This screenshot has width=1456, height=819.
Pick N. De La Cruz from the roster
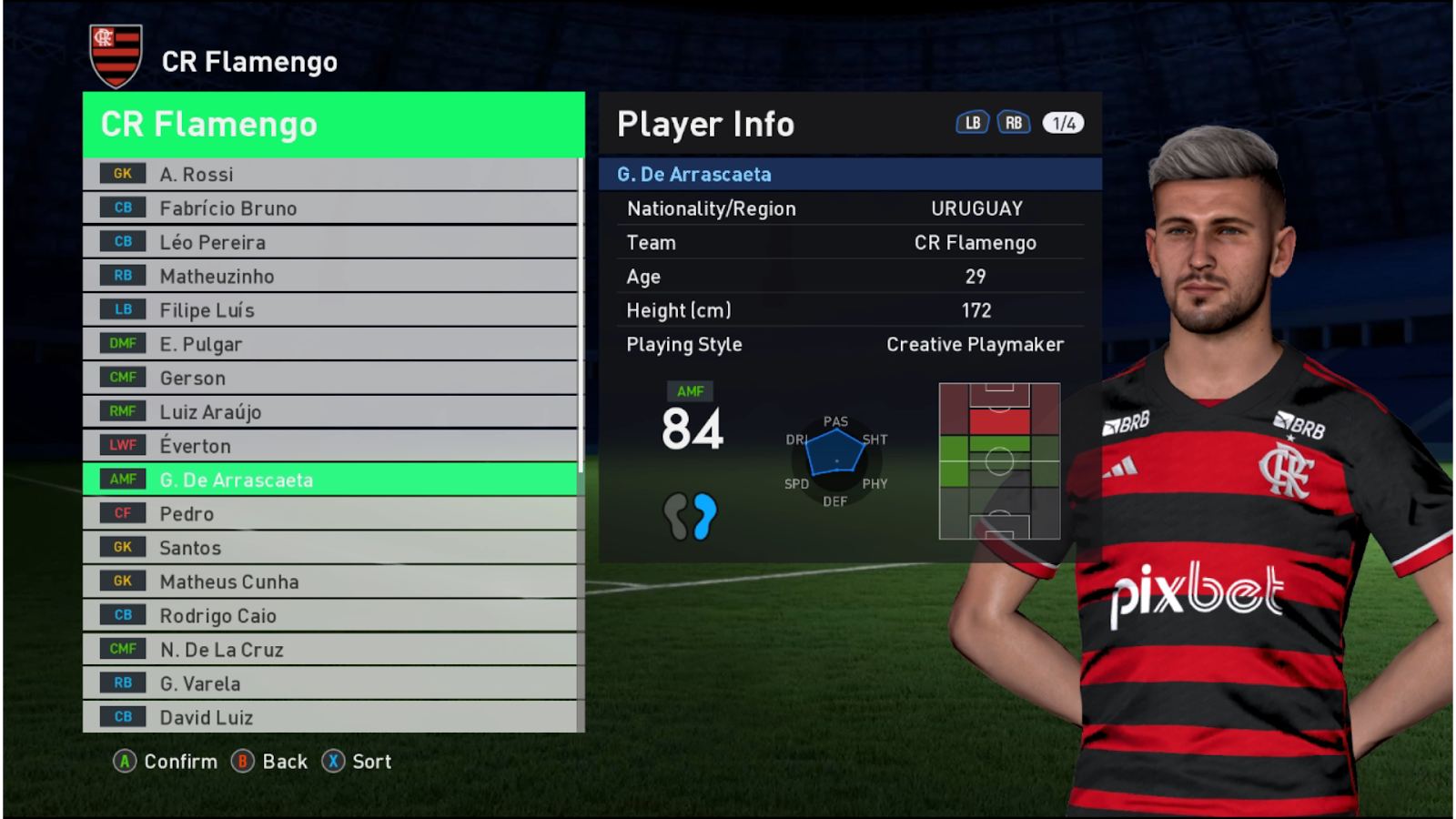point(329,650)
